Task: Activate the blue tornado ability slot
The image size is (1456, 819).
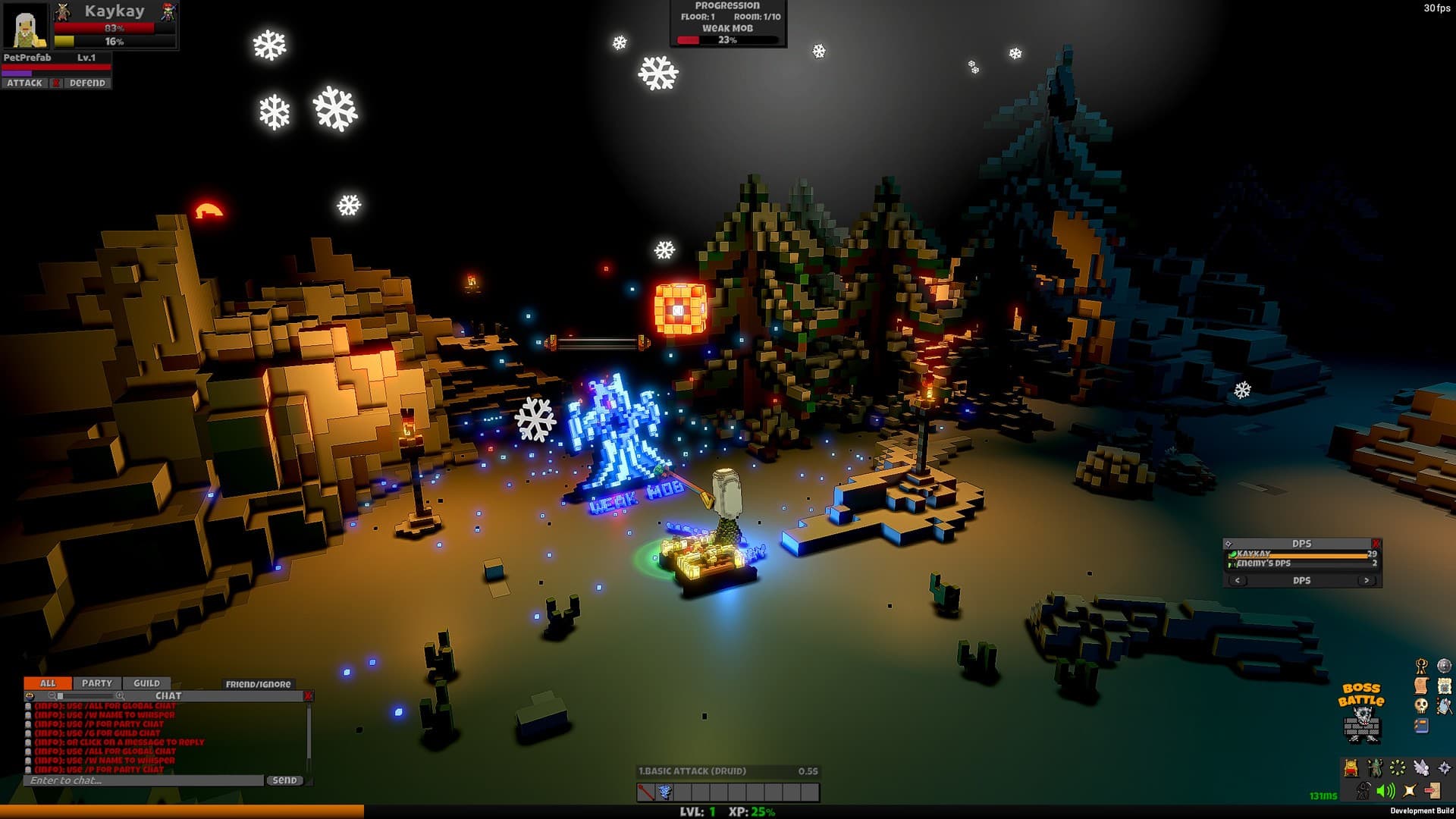Action: click(665, 792)
